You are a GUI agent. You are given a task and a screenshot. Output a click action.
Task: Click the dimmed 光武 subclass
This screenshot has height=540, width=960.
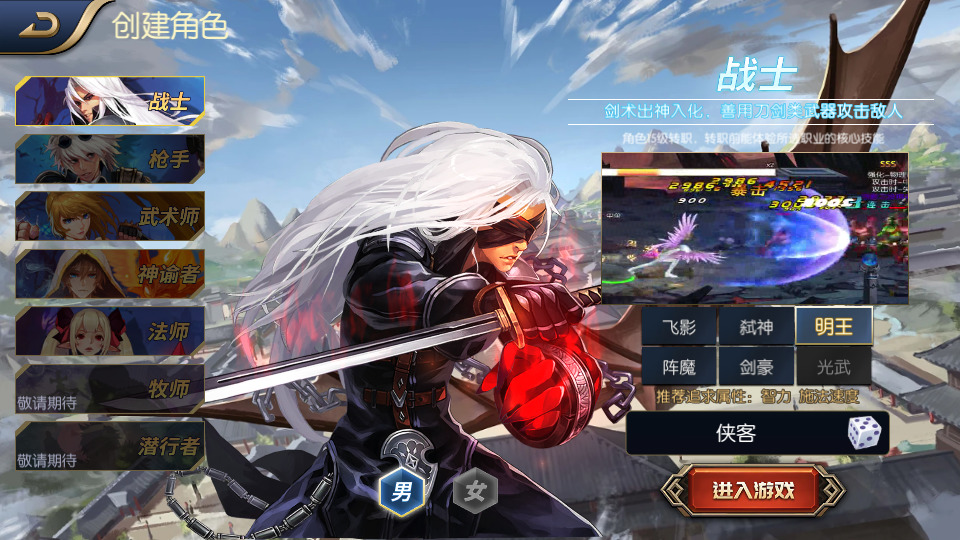833,367
